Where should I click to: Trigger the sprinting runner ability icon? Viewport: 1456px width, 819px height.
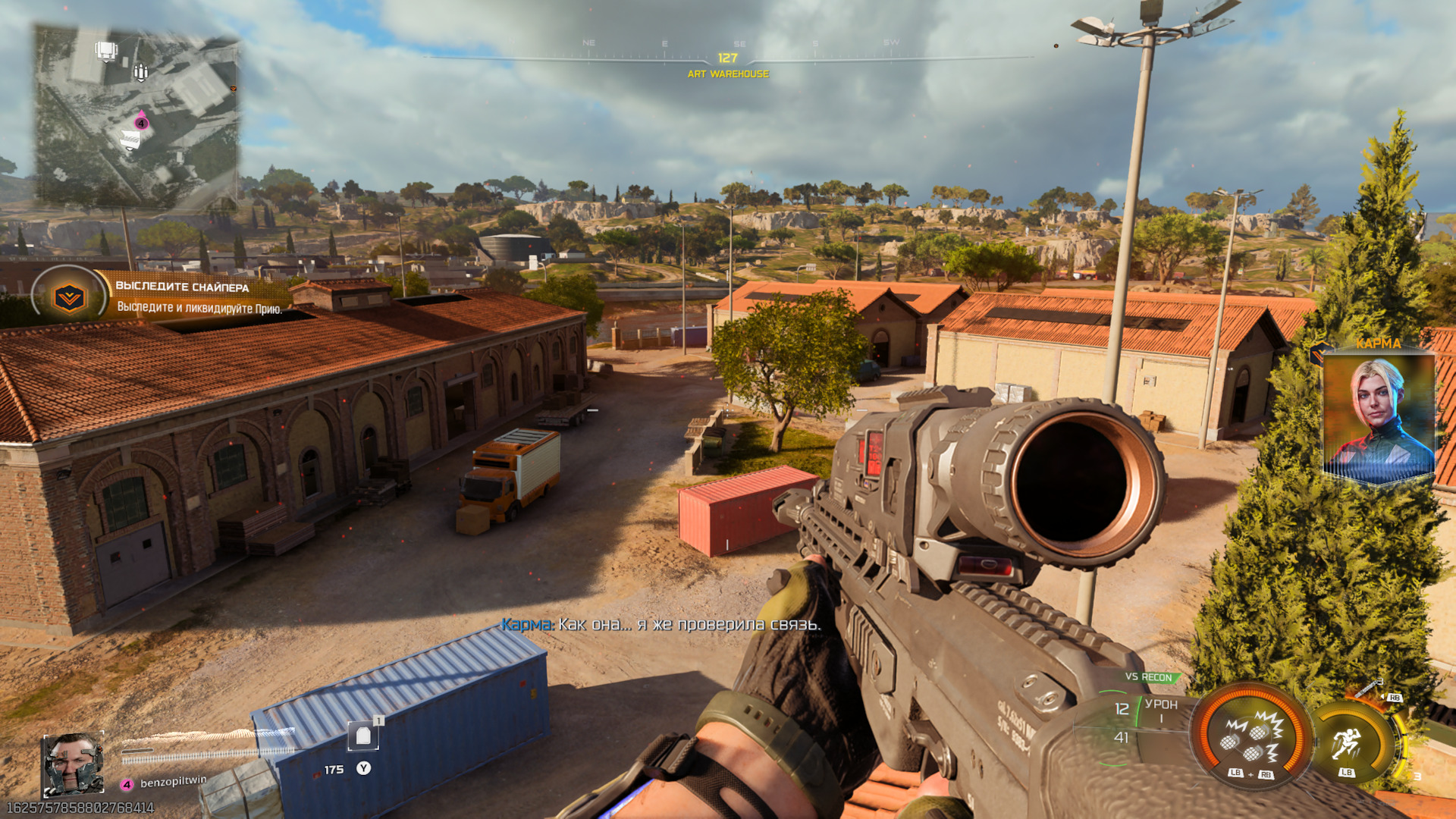(1347, 742)
